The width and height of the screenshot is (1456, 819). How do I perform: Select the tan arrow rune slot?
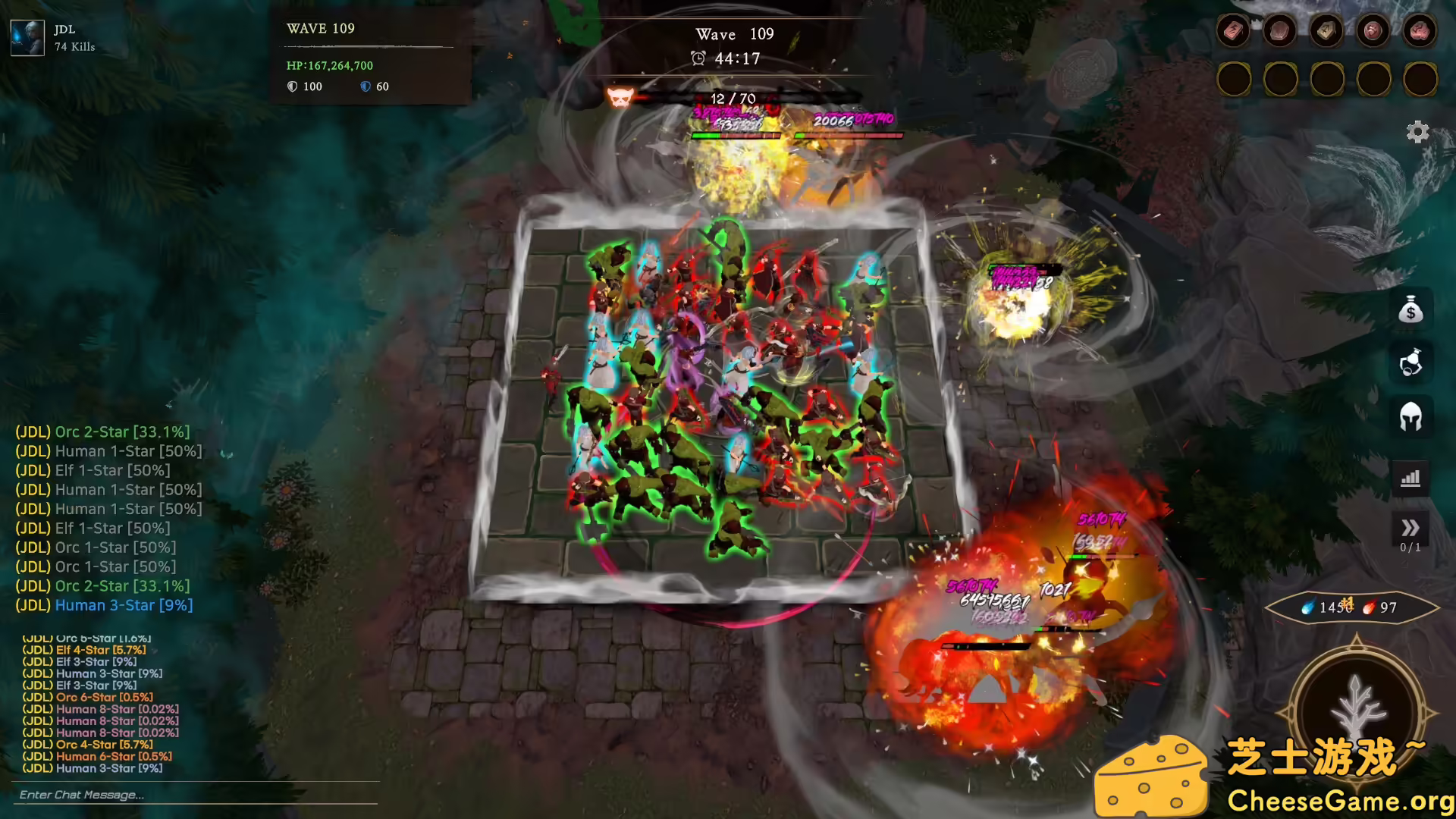1326,31
